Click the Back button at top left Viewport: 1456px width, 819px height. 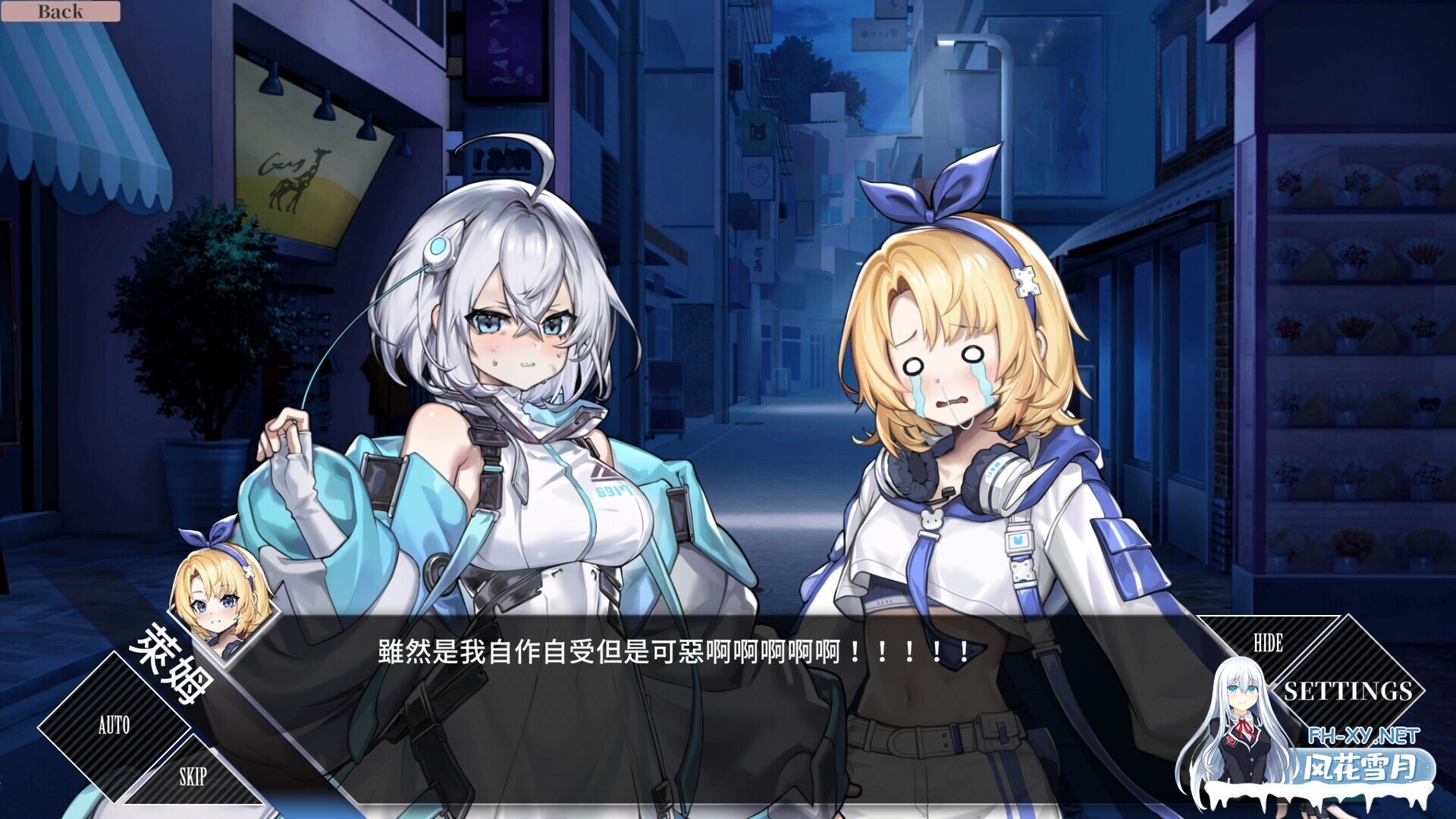tap(61, 11)
